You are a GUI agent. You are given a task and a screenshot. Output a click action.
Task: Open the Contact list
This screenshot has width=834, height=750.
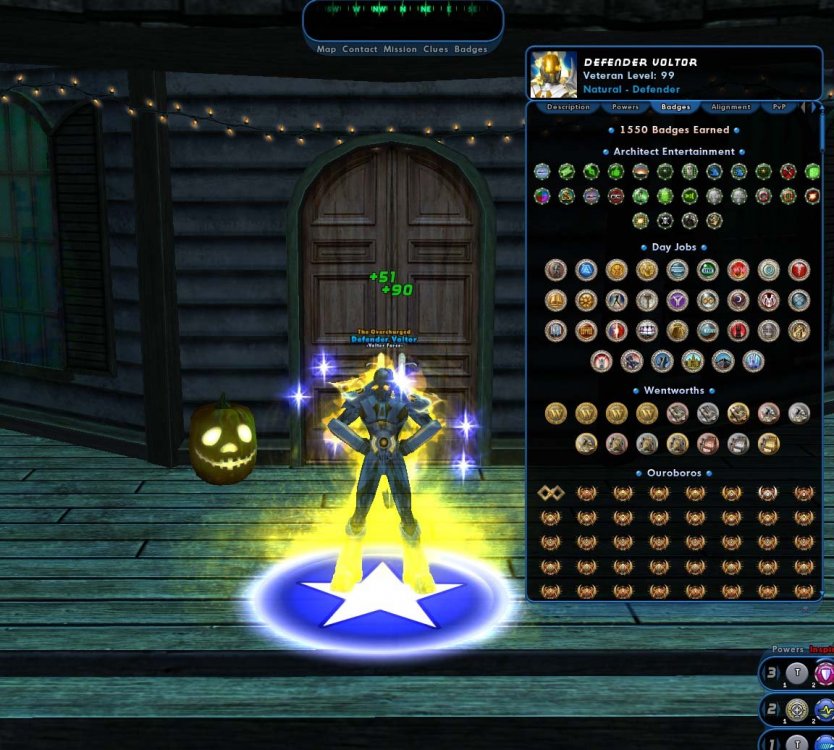click(x=360, y=49)
